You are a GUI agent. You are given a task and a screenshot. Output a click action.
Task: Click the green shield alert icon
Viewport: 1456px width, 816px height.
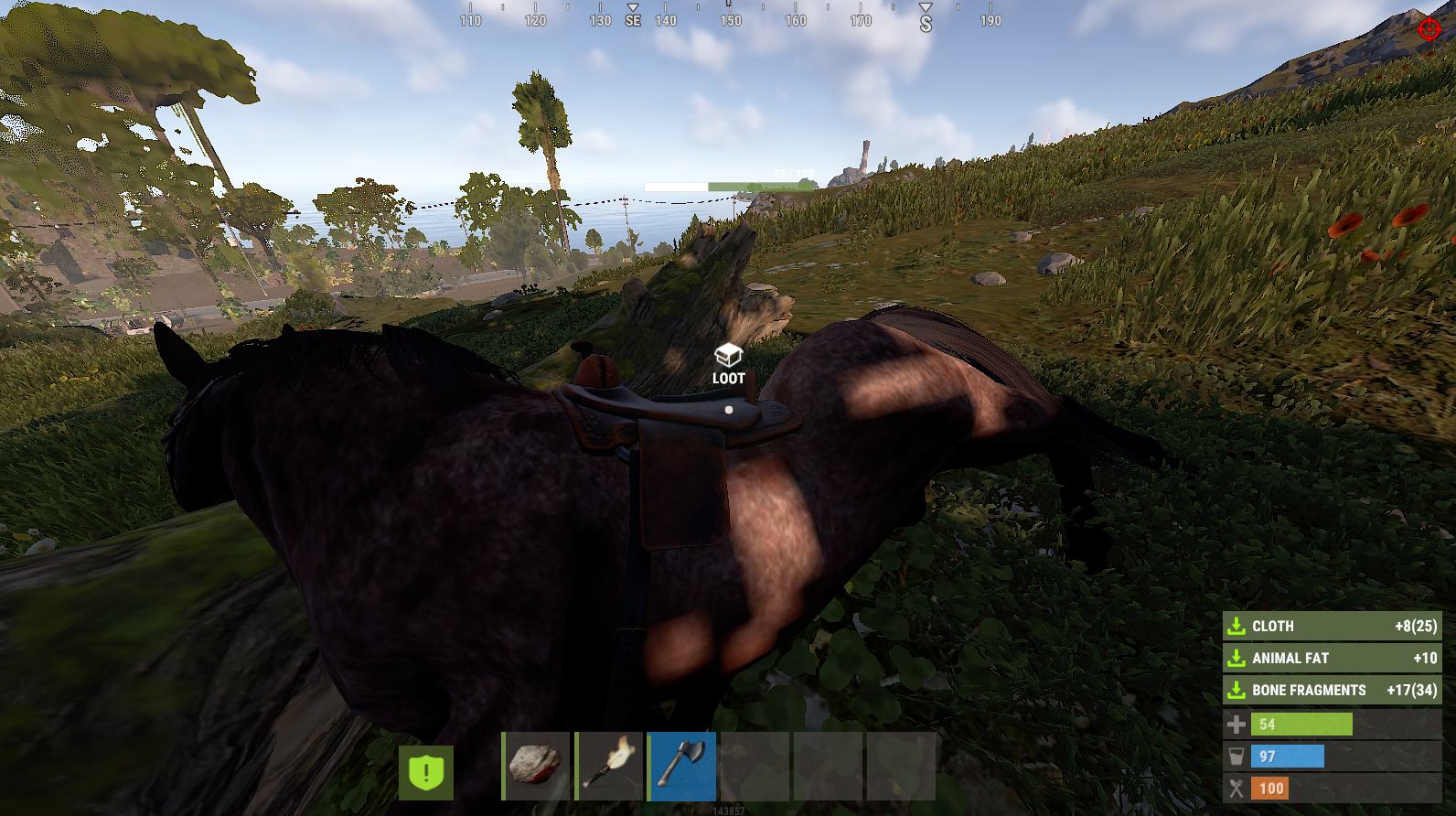coord(426,772)
